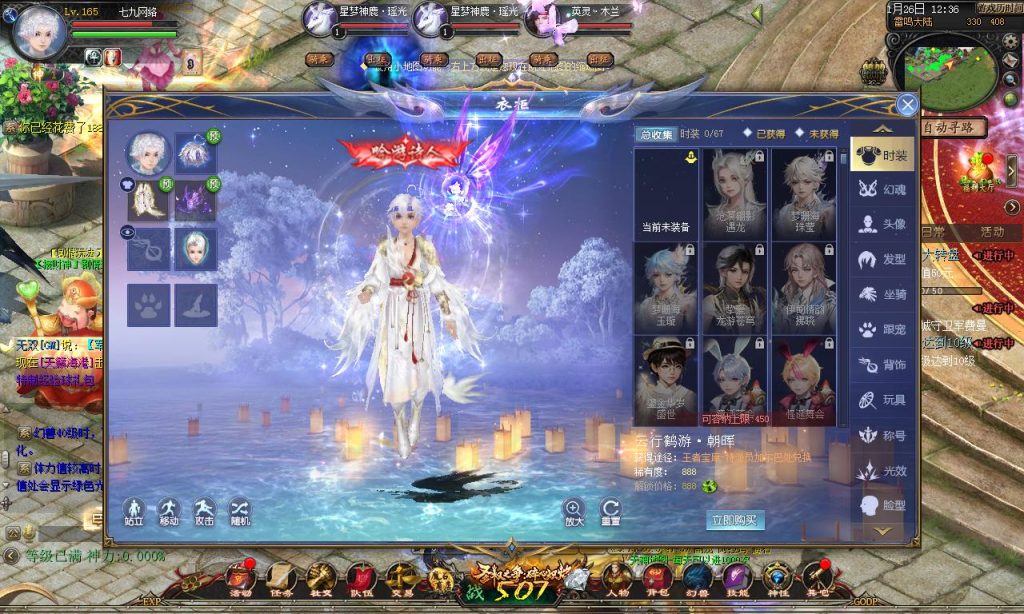Set preview pose to 站立 standing

point(134,510)
